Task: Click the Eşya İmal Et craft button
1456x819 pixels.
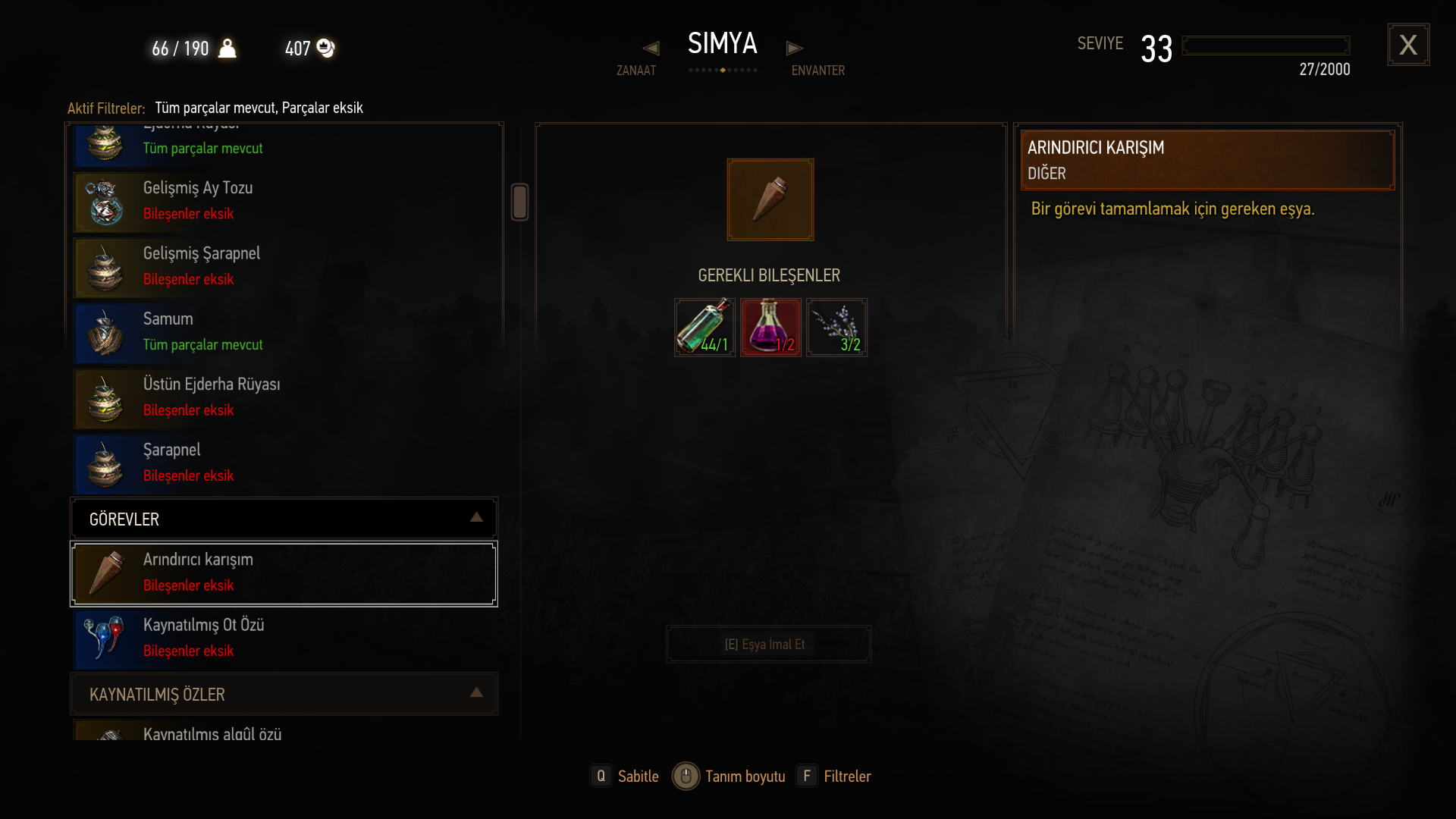Action: [x=768, y=645]
